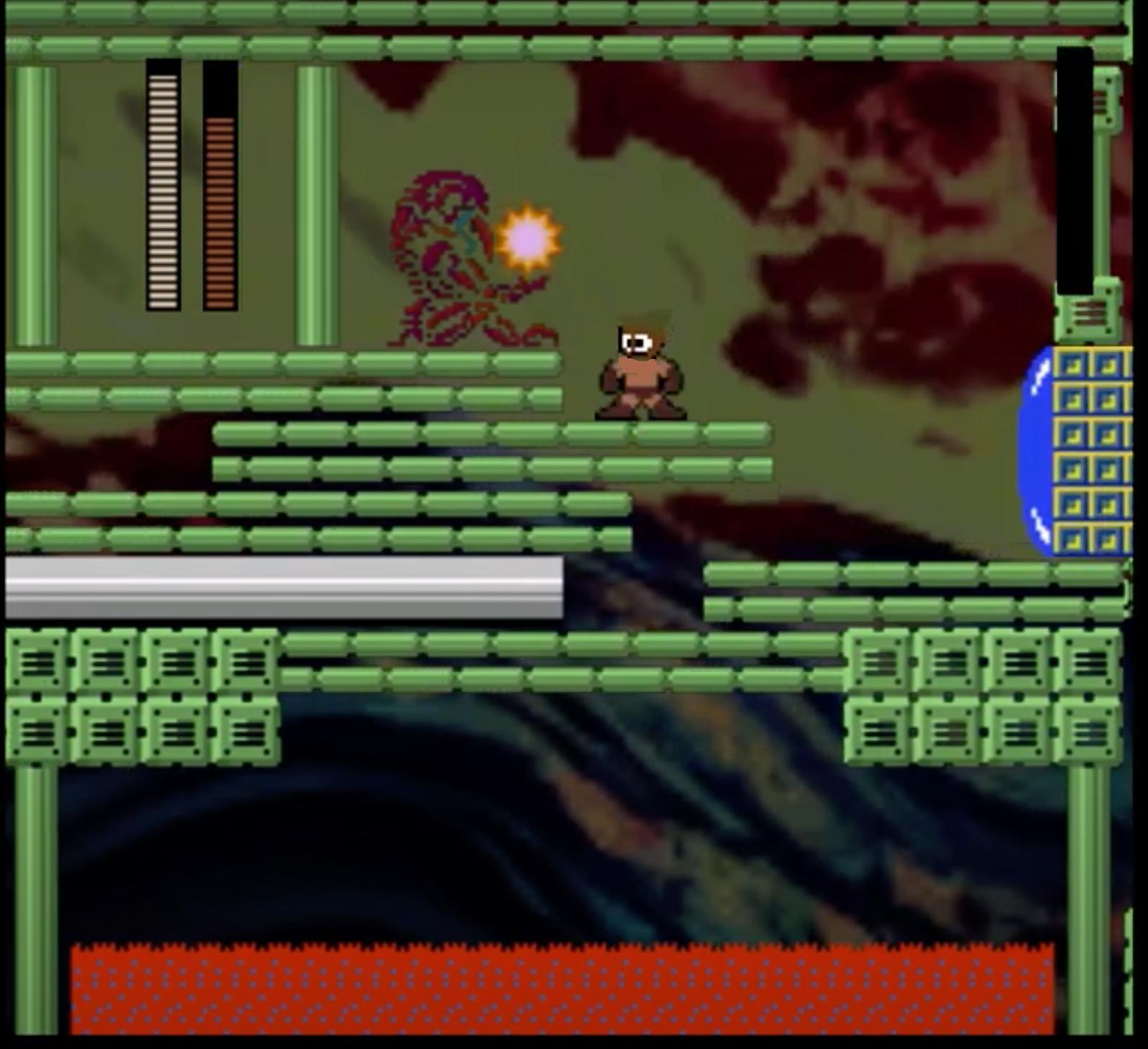Expand the white energy meter
The width and height of the screenshot is (1148, 1049).
161,187
